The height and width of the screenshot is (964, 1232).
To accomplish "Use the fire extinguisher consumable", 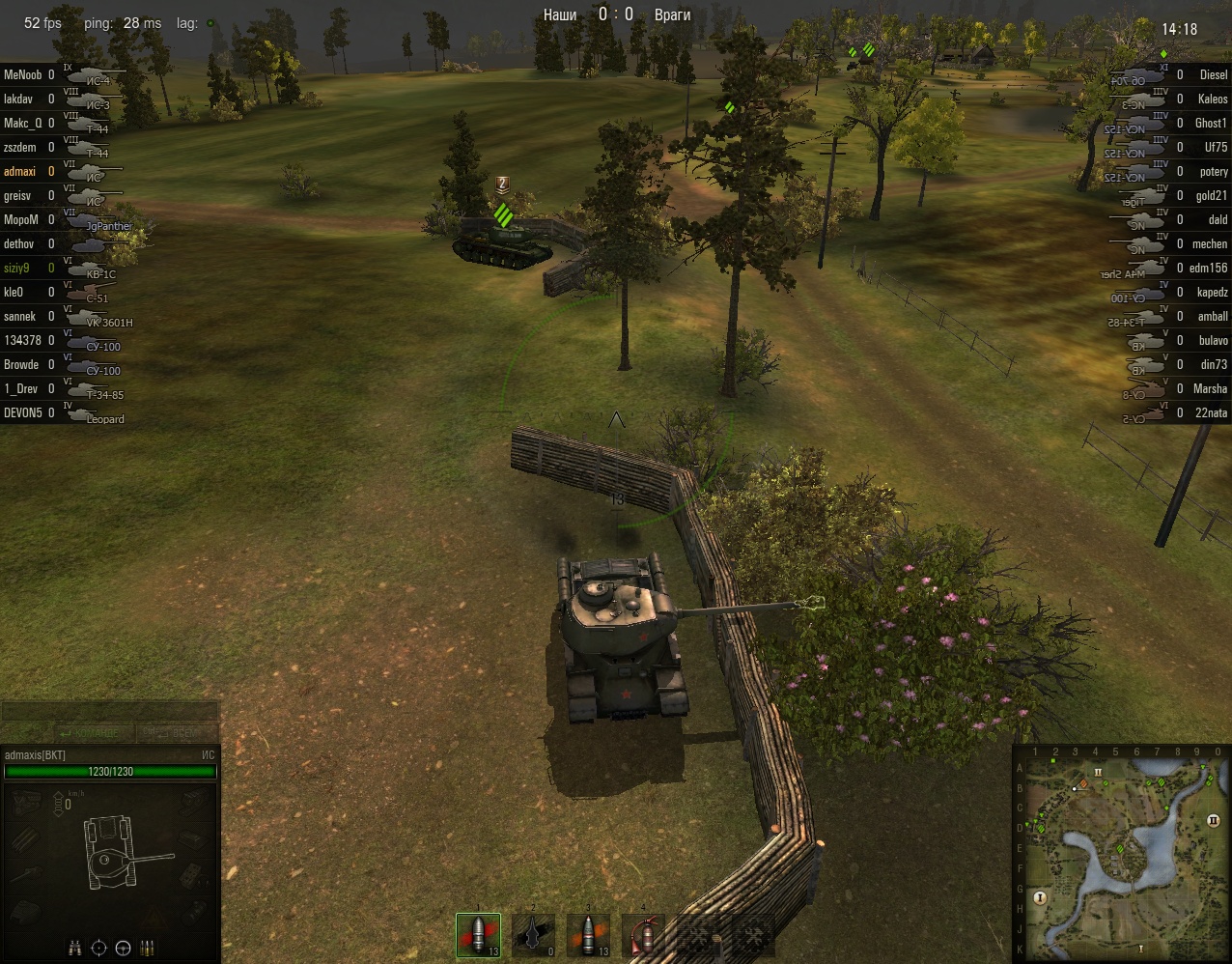I will pyautogui.click(x=642, y=935).
